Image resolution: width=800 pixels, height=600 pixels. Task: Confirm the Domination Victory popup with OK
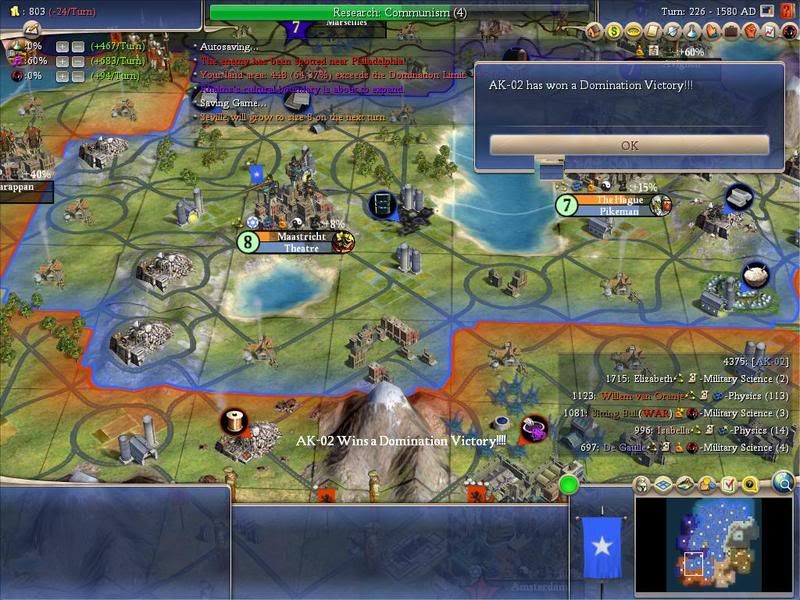point(629,145)
